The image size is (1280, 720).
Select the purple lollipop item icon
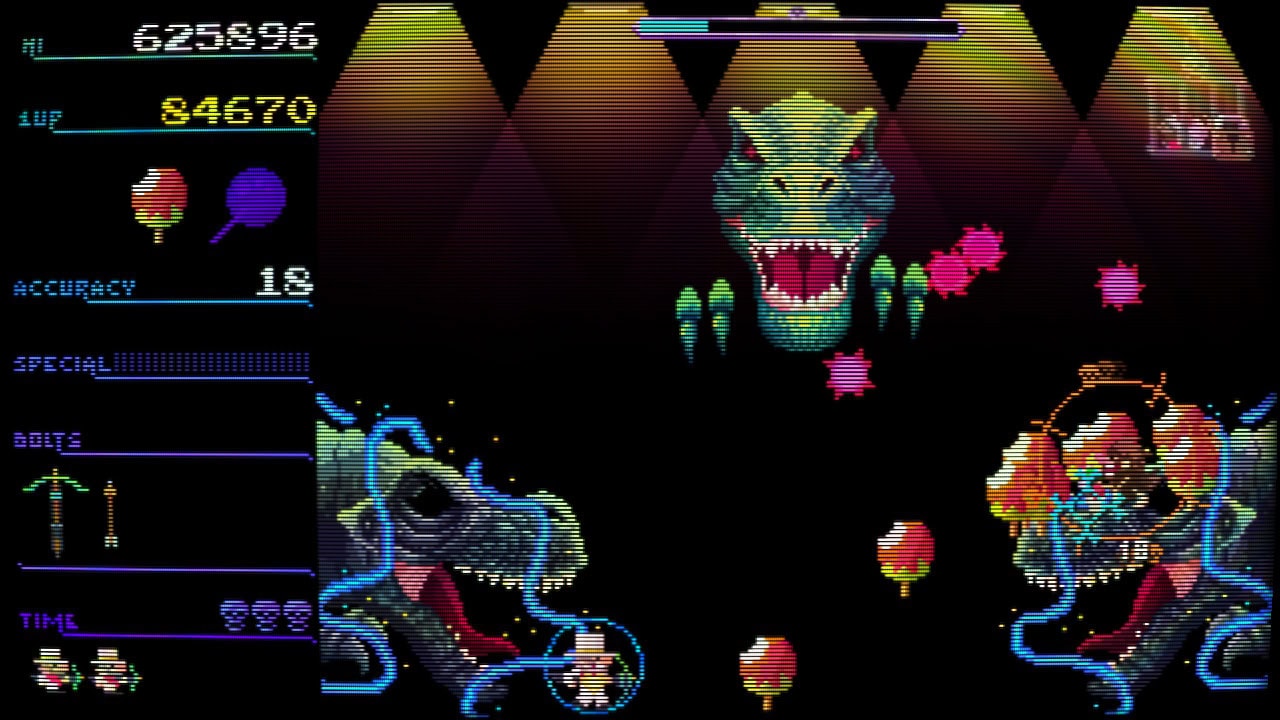[254, 201]
